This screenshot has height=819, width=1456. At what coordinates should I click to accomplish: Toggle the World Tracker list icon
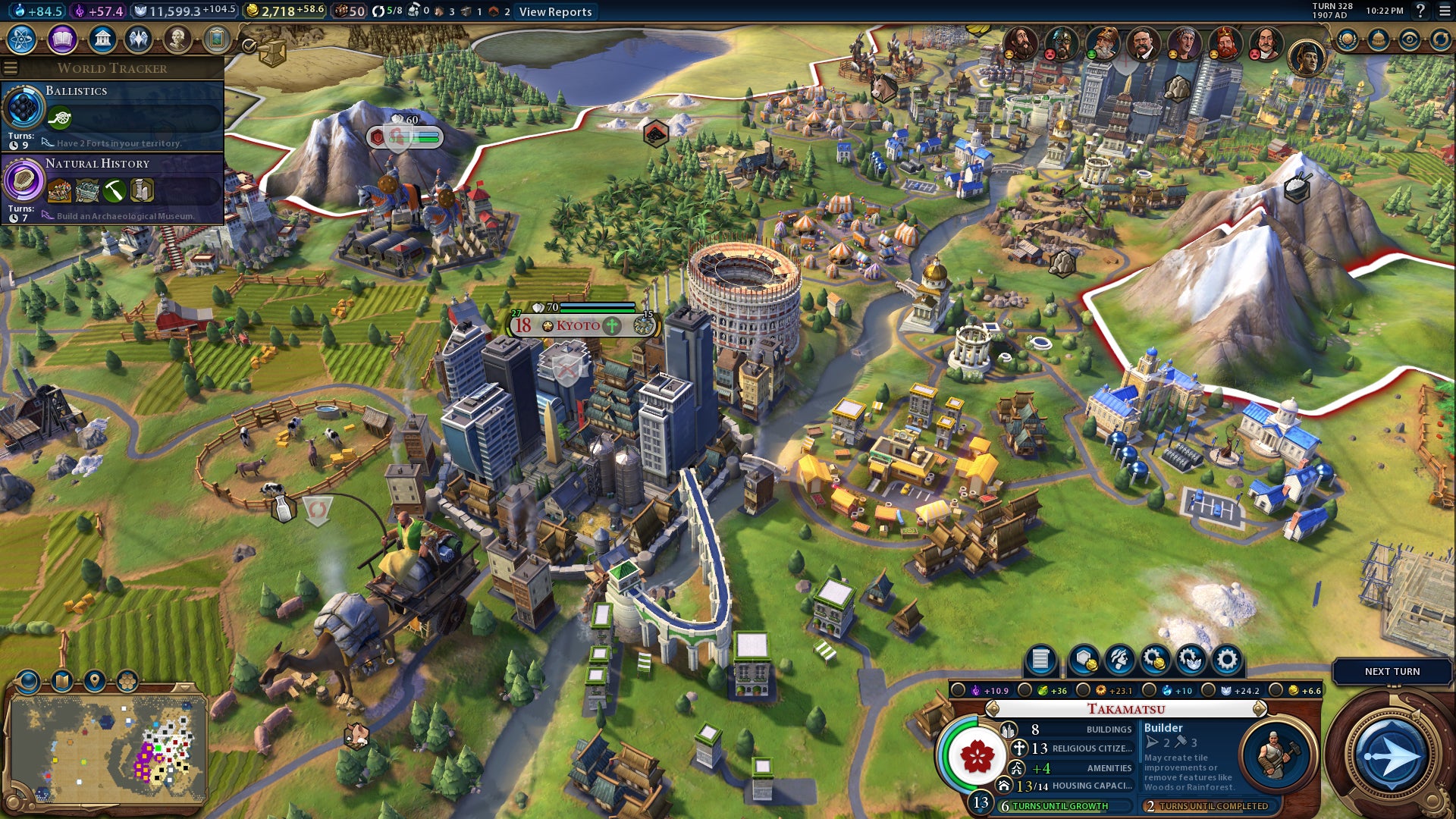(x=11, y=68)
